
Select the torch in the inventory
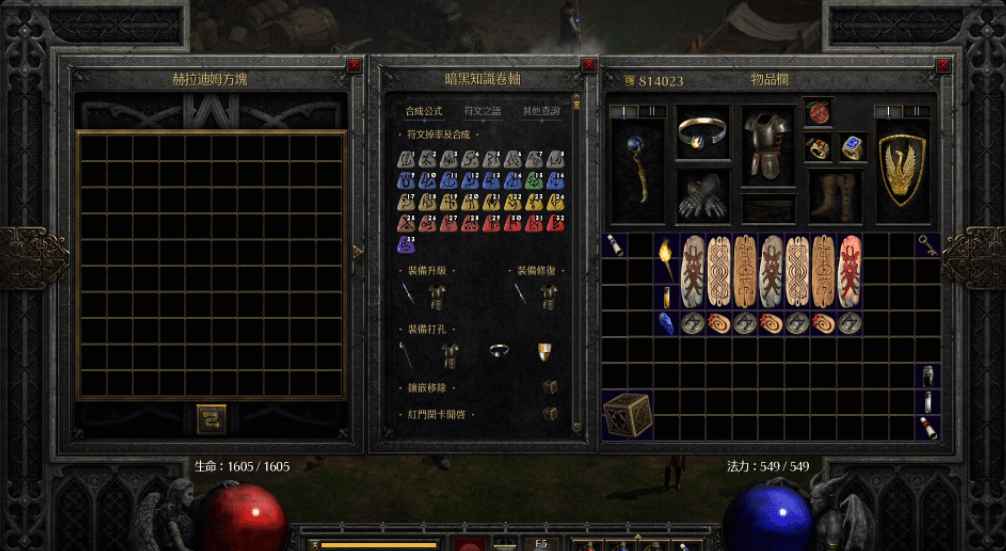667,260
